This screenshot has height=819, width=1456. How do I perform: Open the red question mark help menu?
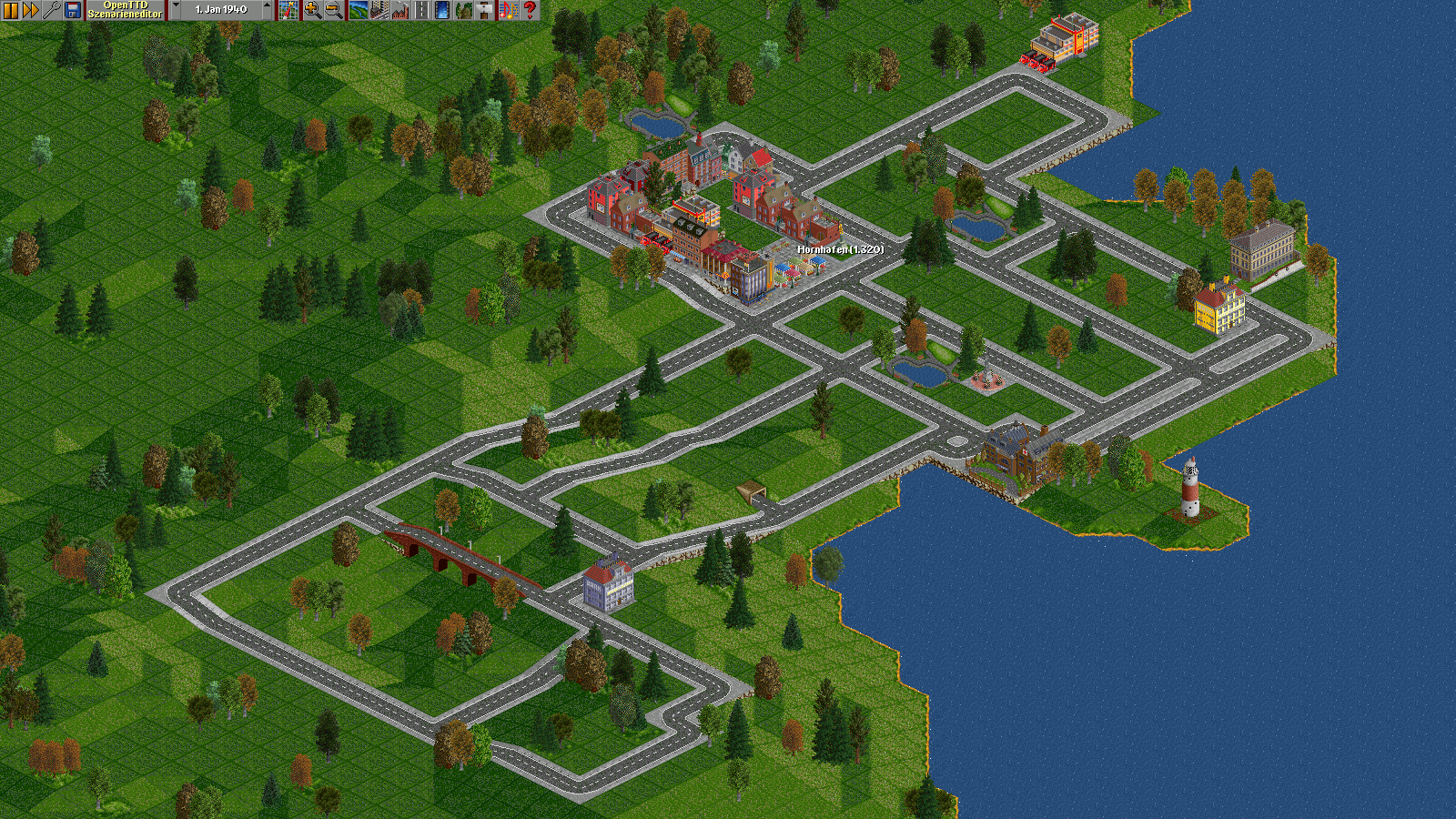point(530,10)
